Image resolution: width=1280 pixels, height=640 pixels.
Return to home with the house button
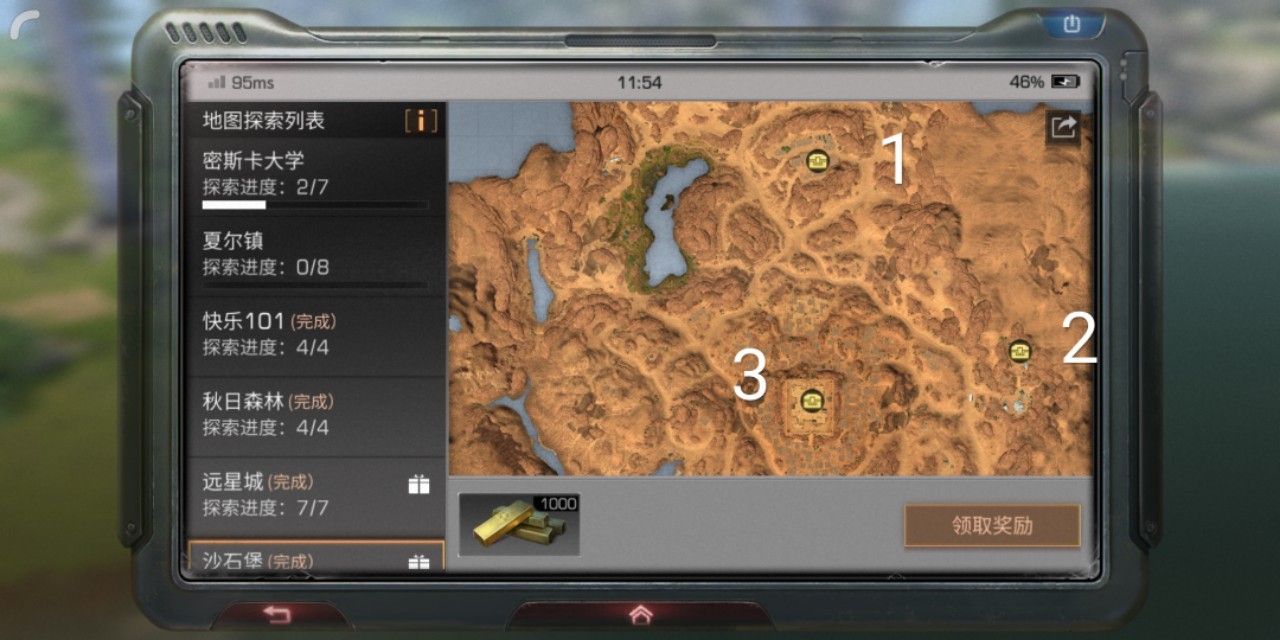point(640,614)
